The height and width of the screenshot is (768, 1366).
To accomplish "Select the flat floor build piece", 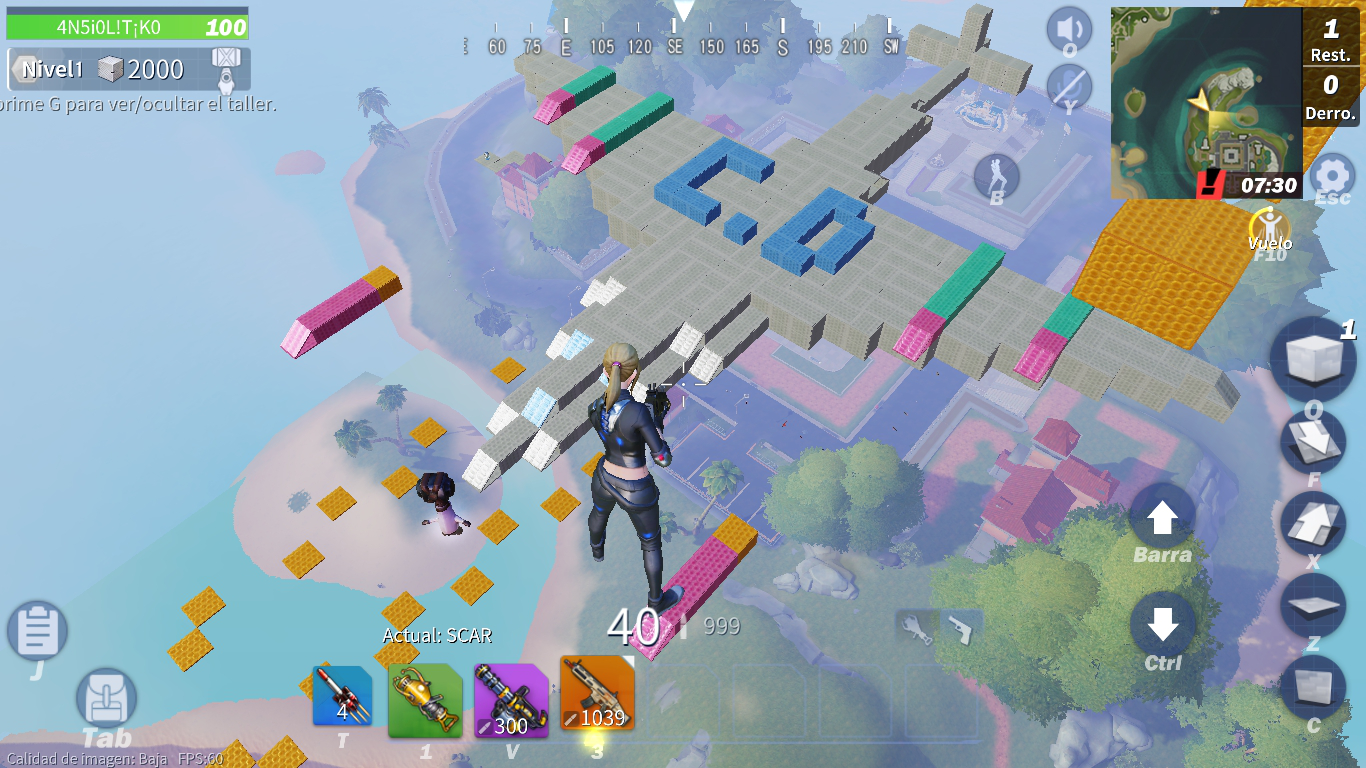I will [1313, 605].
